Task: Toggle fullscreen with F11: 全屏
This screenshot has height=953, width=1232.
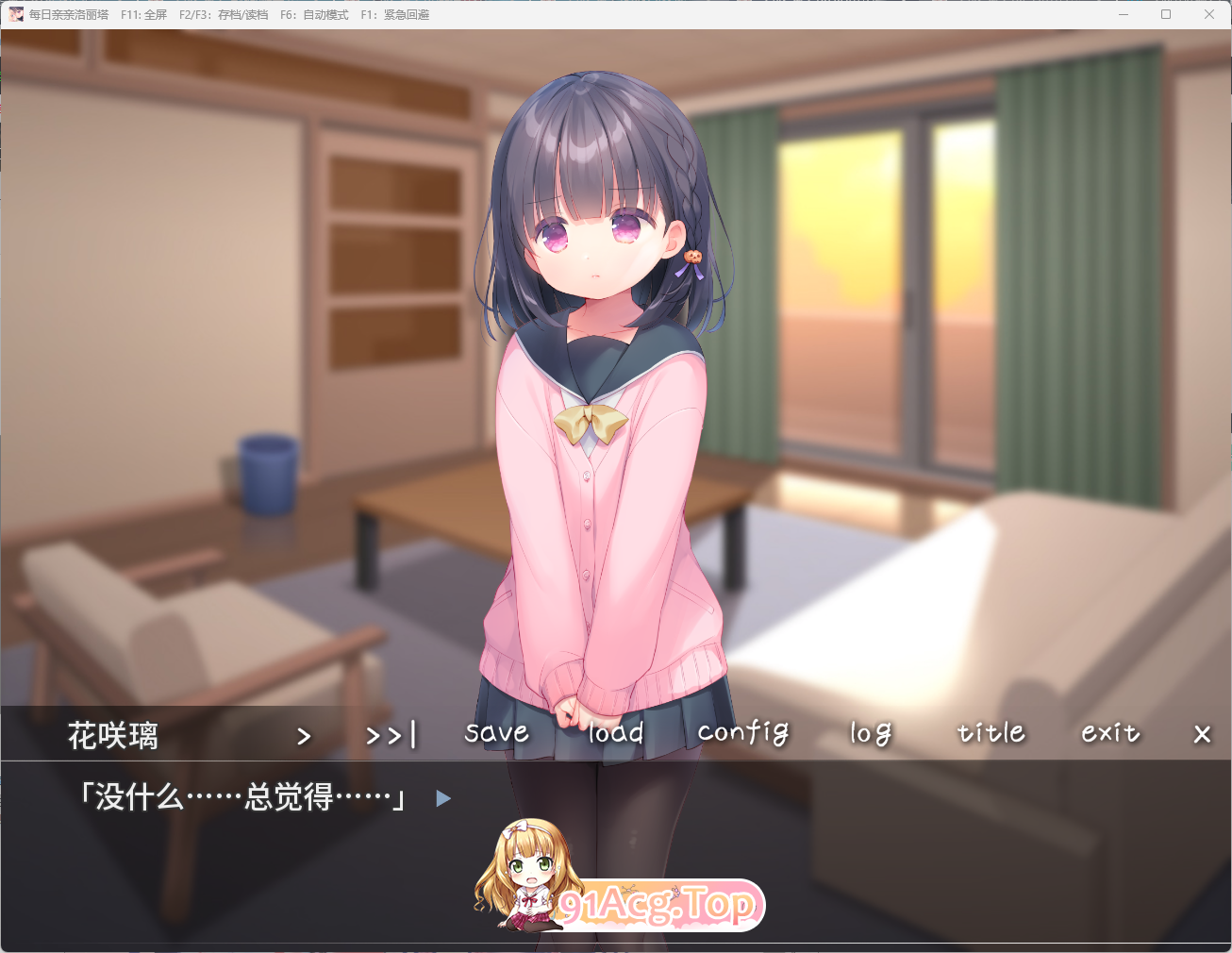Action: point(142,14)
